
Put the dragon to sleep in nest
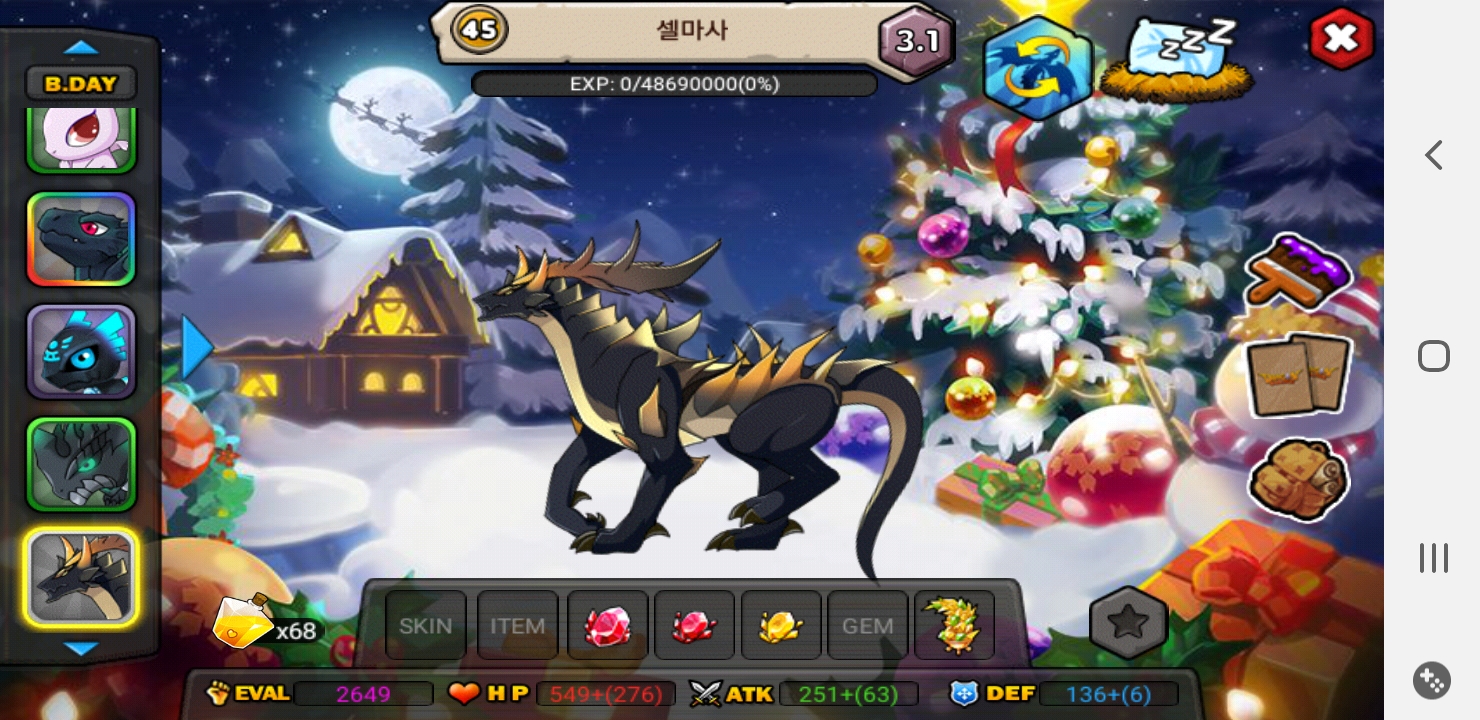1178,60
